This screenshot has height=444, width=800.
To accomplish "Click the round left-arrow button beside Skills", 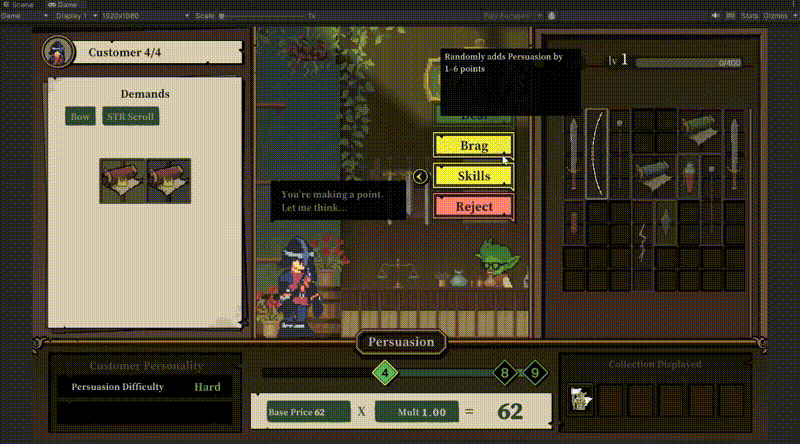I will pyautogui.click(x=421, y=177).
